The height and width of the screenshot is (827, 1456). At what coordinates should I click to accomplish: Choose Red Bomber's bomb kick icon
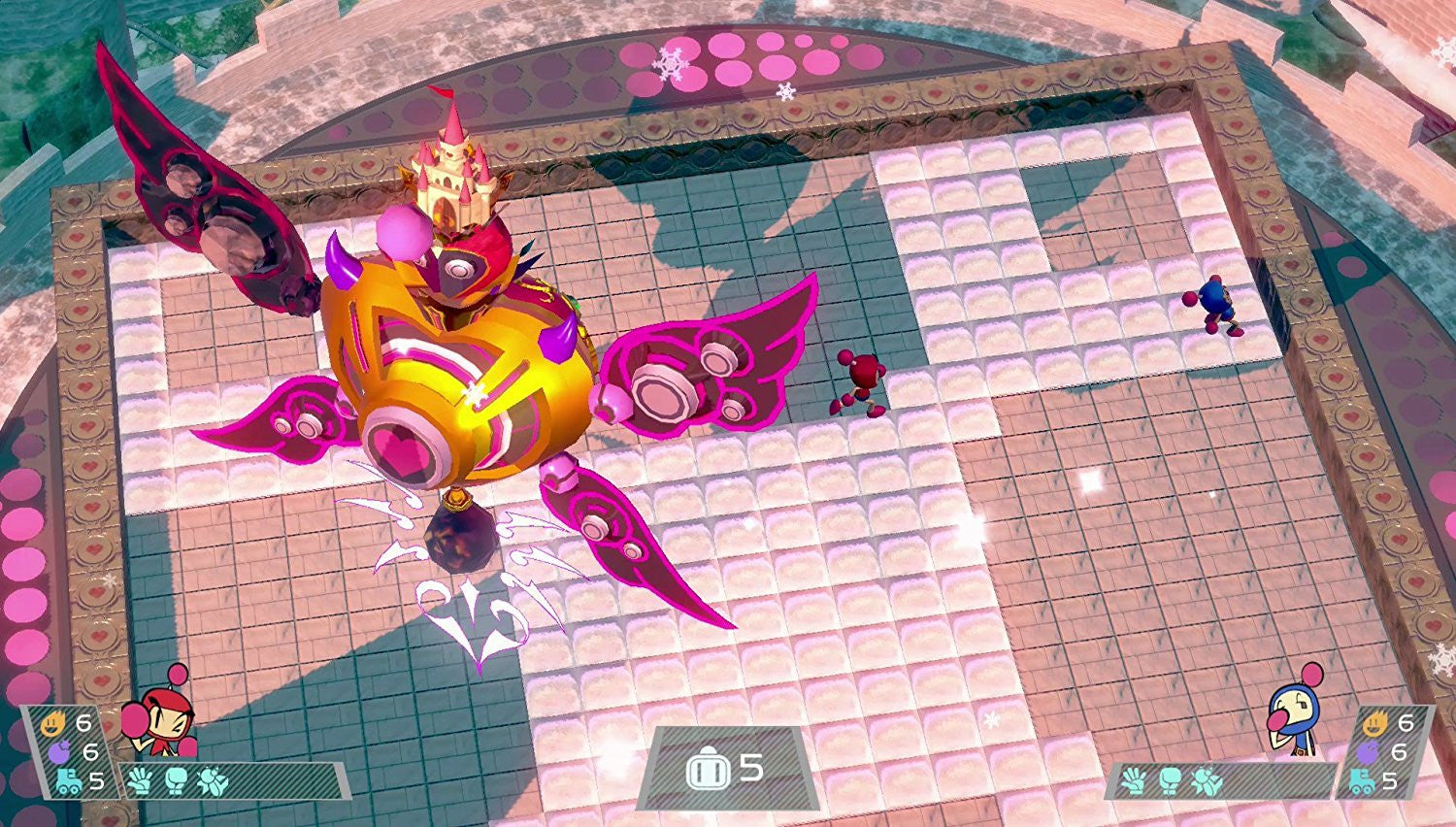(x=213, y=779)
